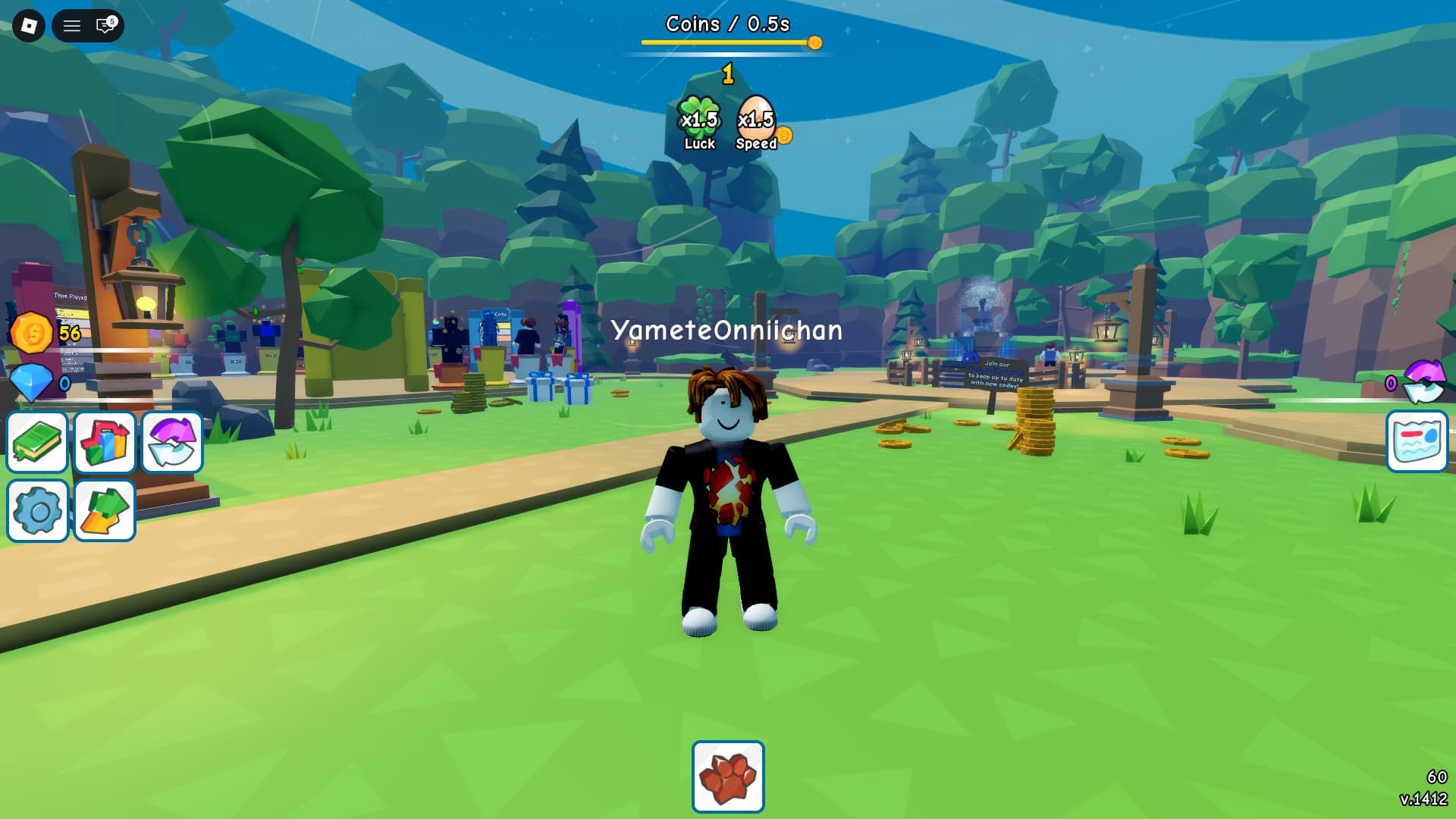Open the Roblox main menu

(29, 27)
